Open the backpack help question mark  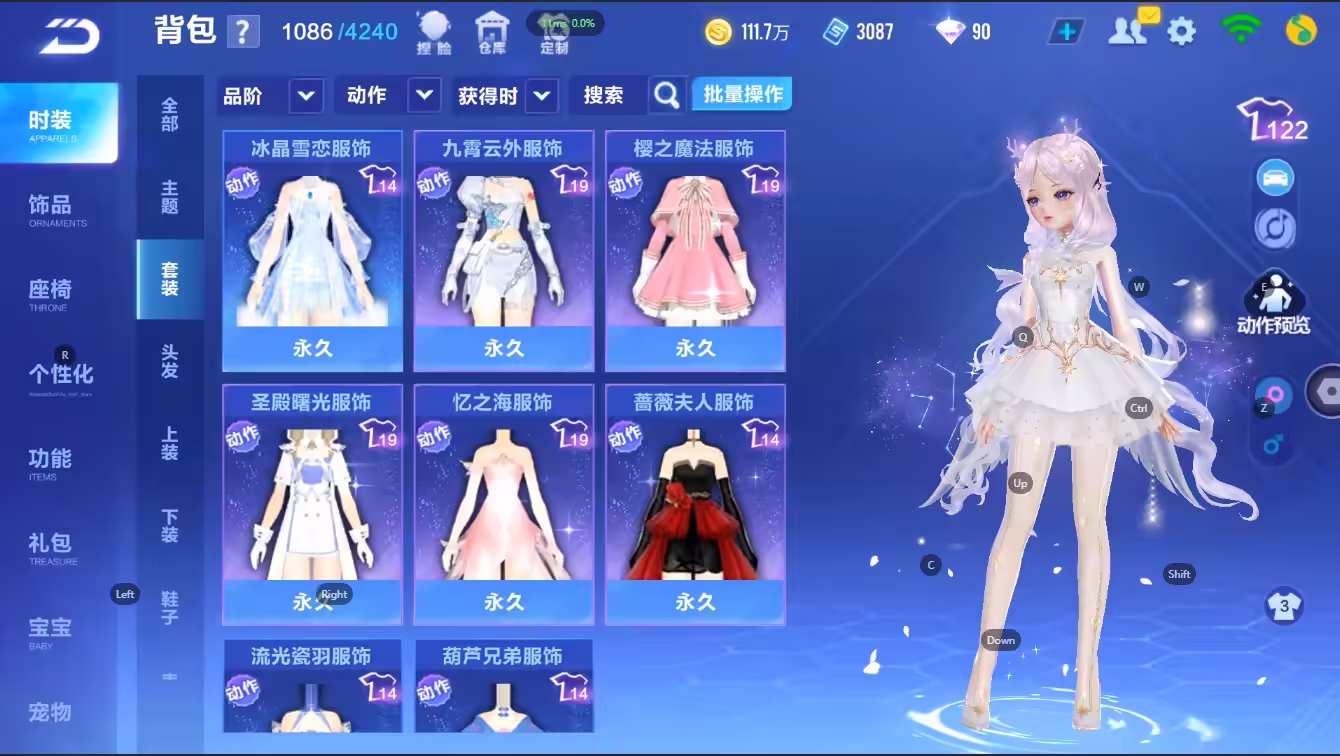[x=243, y=32]
